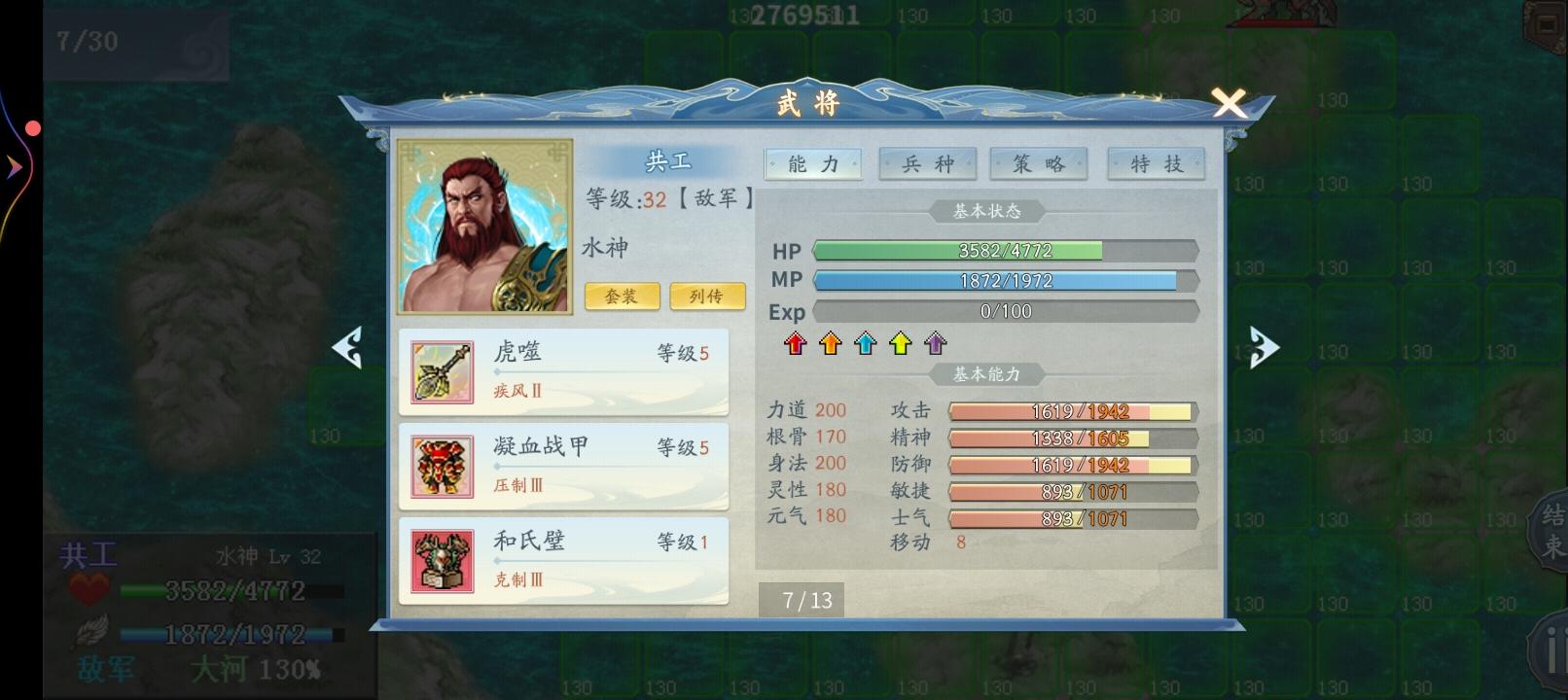Click the 套装 button
The width and height of the screenshot is (1568, 700).
(622, 297)
